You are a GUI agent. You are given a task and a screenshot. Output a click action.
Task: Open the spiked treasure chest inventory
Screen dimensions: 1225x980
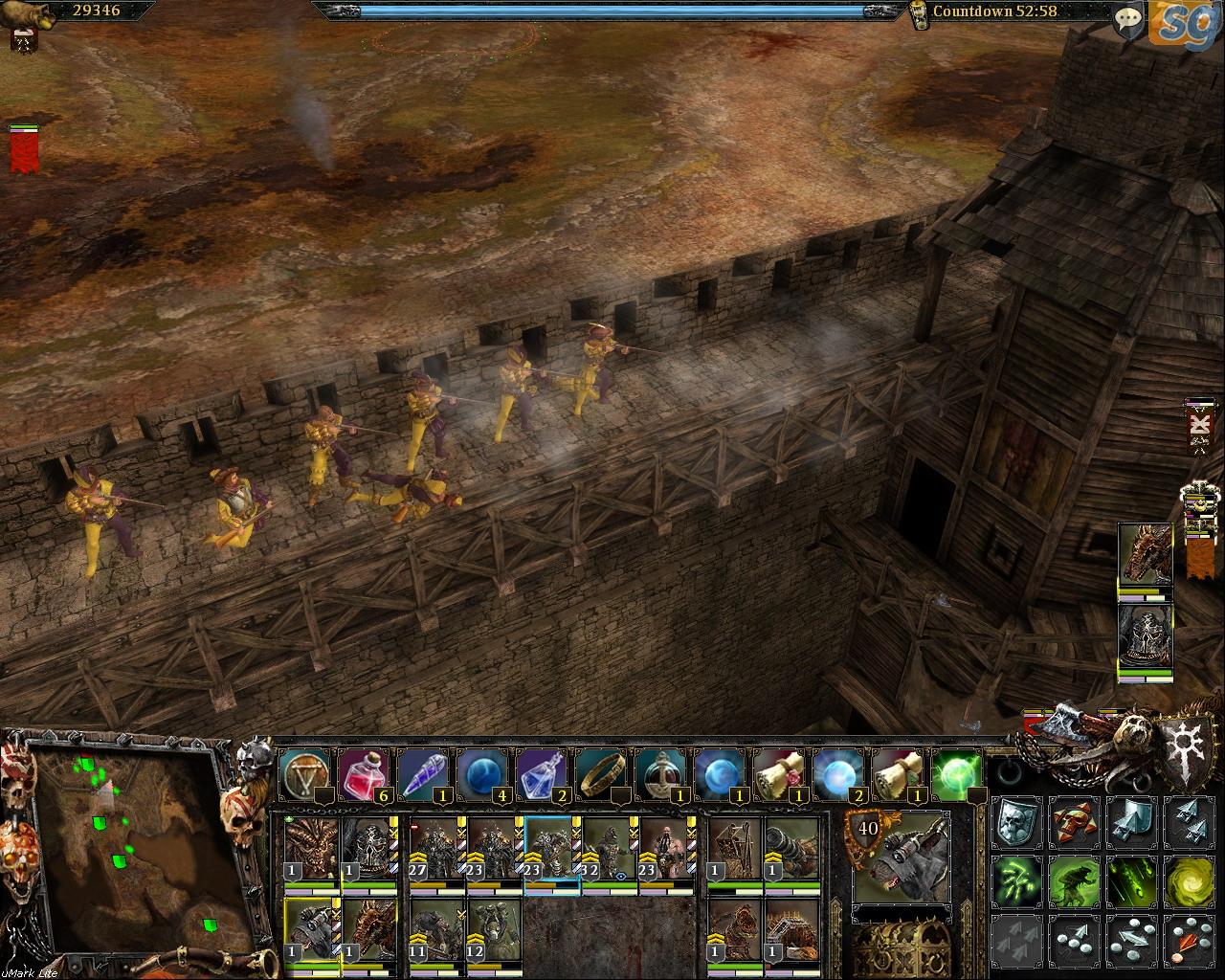tap(900, 947)
